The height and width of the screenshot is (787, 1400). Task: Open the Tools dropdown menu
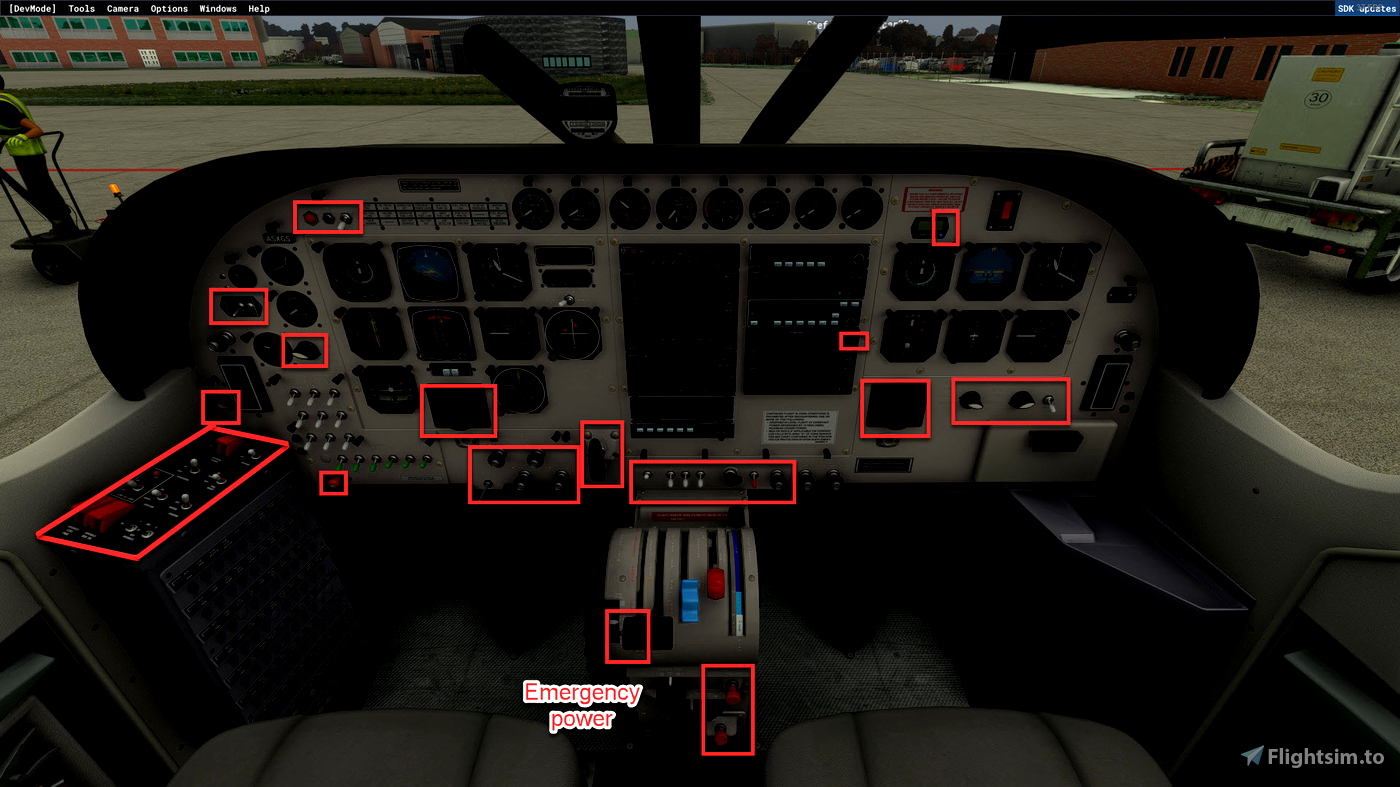(80, 8)
